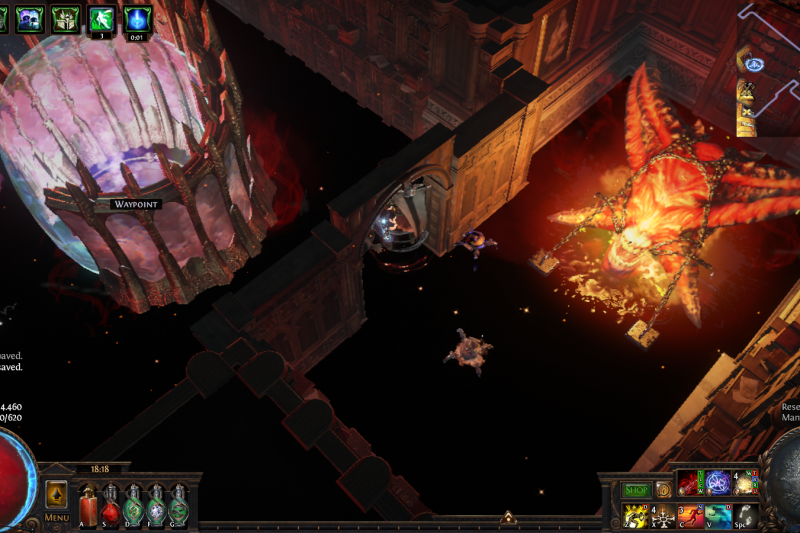The image size is (800, 533).
Task: Select the footprints move skill
Action: 746,515
